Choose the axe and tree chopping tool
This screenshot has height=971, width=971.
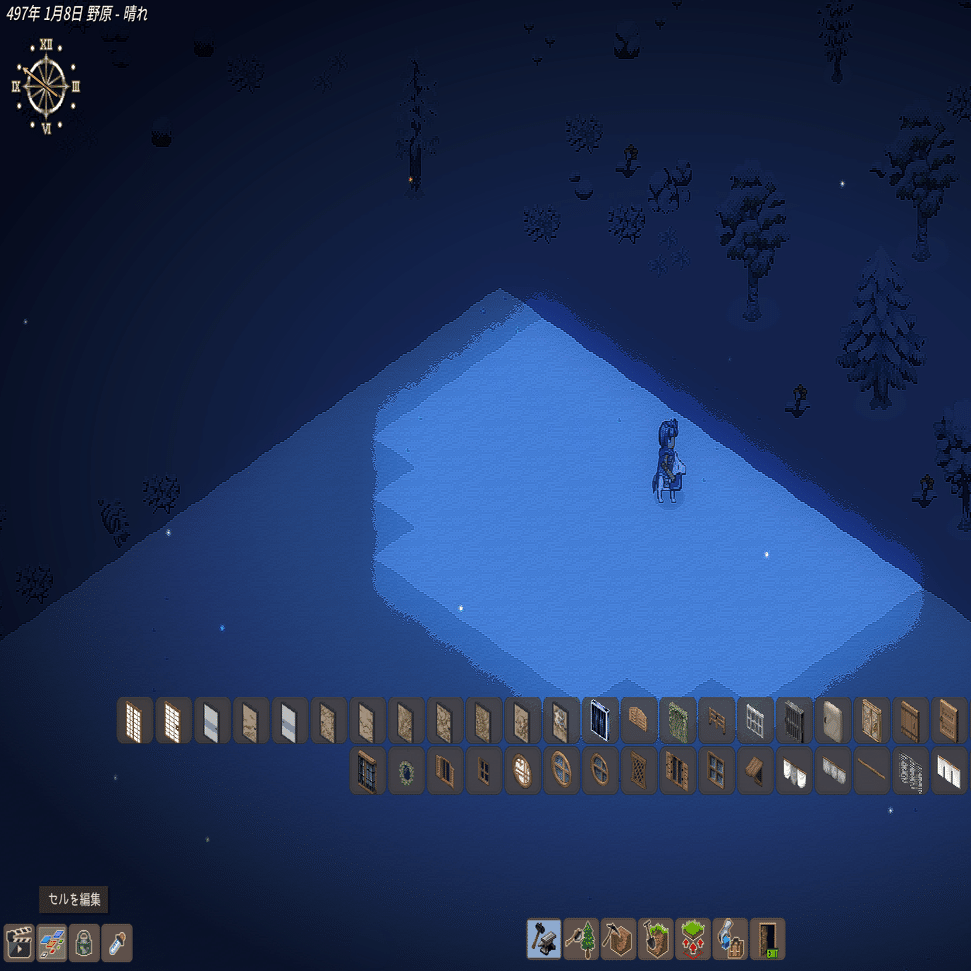point(581,939)
